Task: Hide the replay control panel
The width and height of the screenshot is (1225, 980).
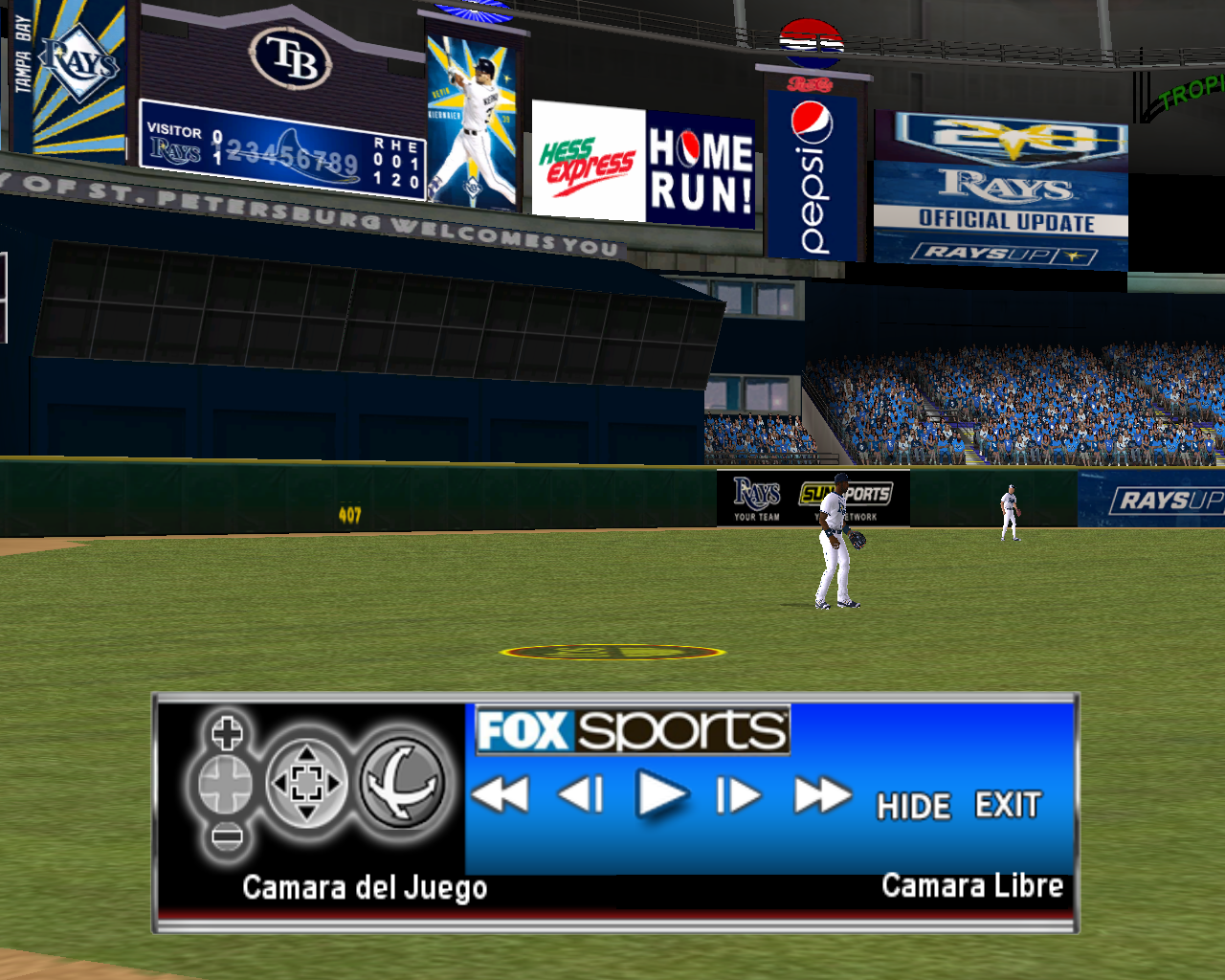Action: [x=914, y=807]
